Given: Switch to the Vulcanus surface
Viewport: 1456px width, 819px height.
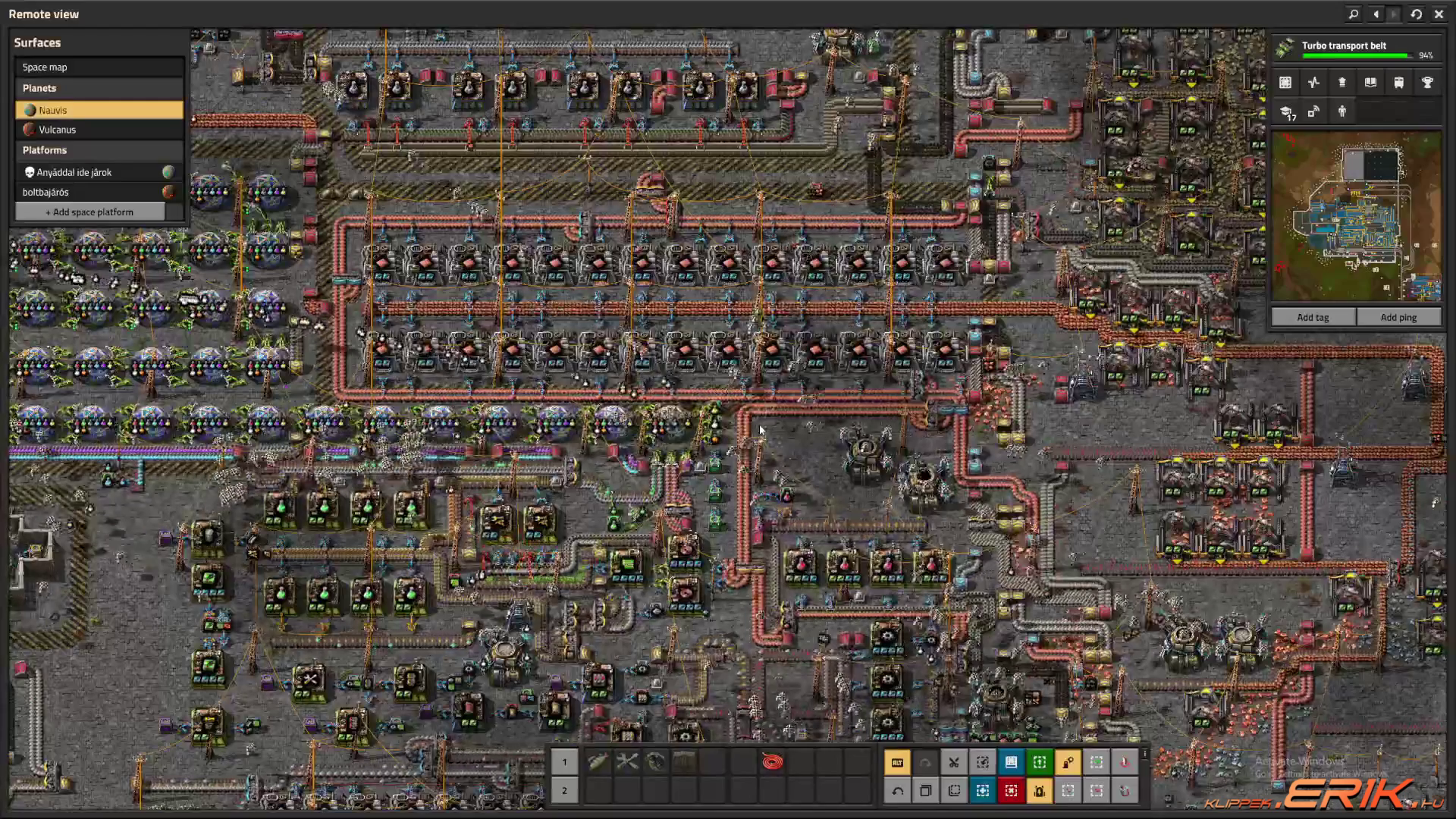Looking at the screenshot, I should pyautogui.click(x=99, y=130).
